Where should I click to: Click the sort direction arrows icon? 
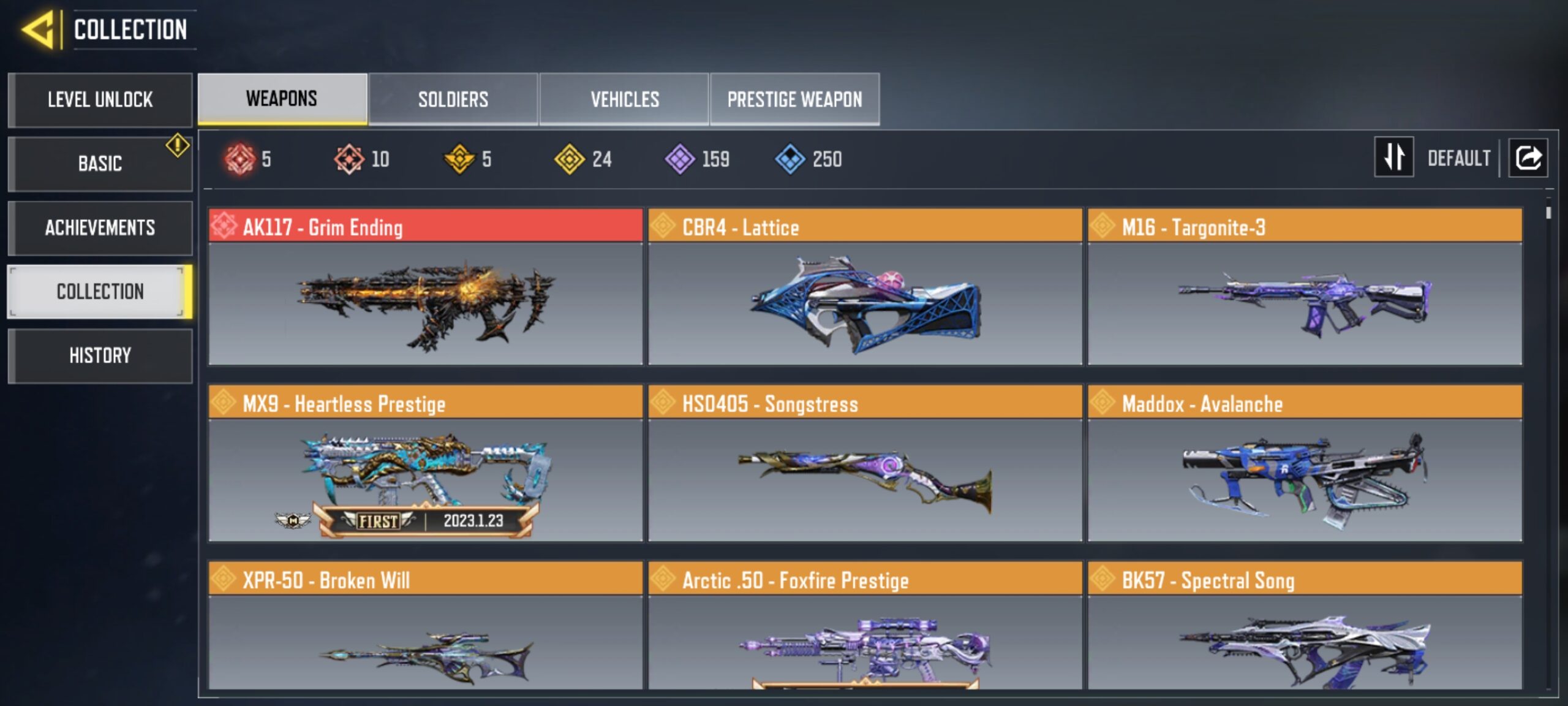tap(1393, 158)
